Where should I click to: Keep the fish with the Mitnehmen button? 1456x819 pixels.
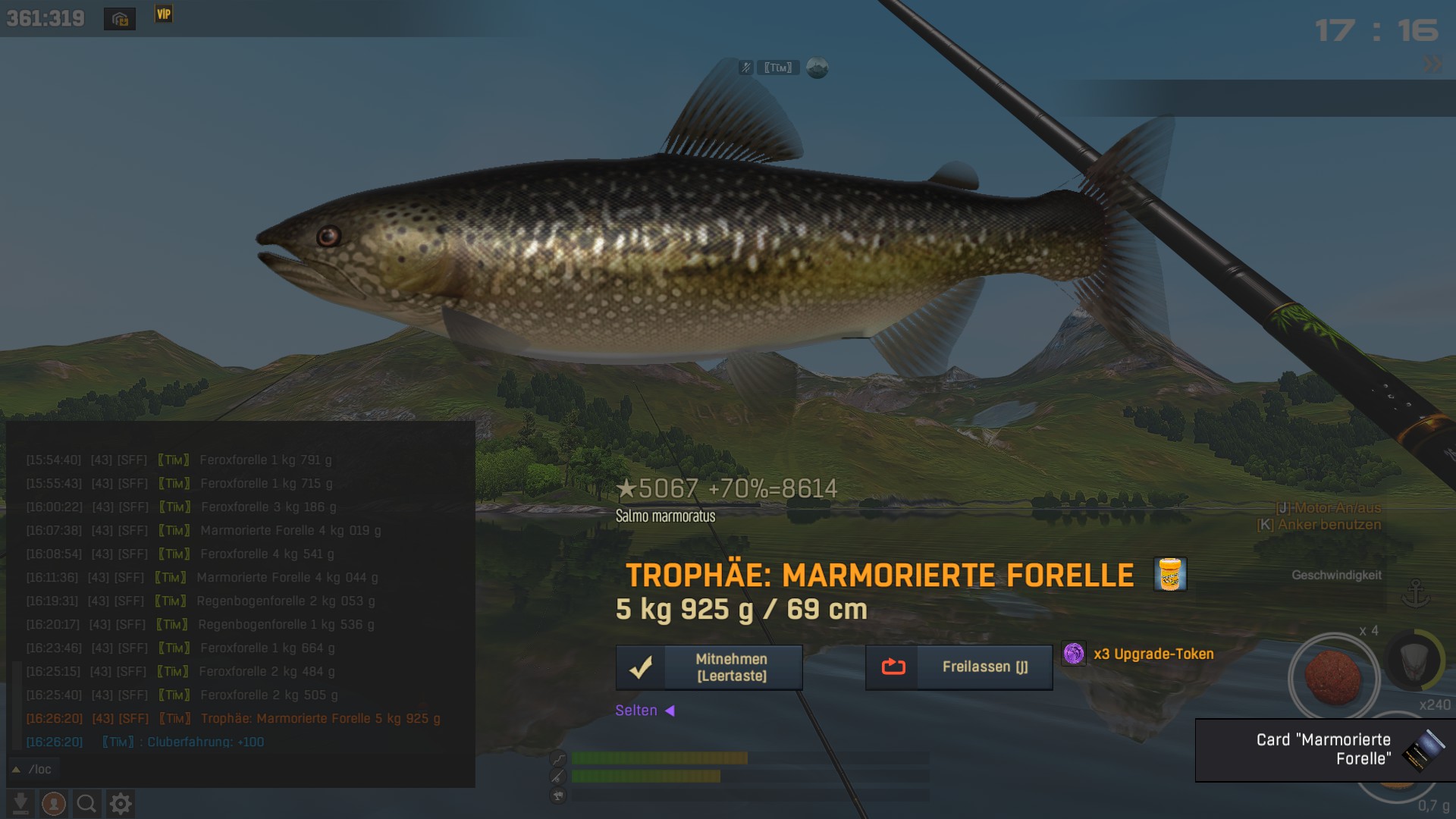709,667
